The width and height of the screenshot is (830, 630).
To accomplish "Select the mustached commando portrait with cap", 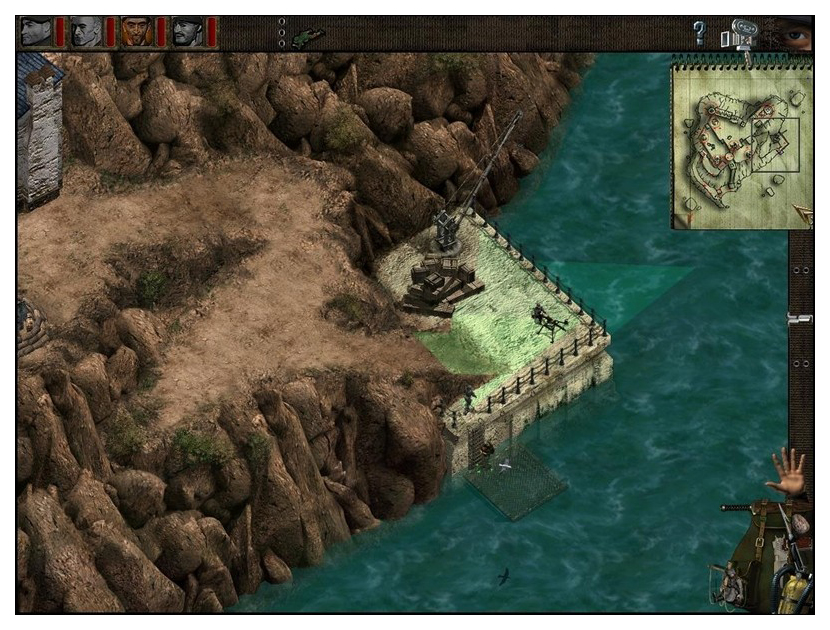I will [x=187, y=32].
